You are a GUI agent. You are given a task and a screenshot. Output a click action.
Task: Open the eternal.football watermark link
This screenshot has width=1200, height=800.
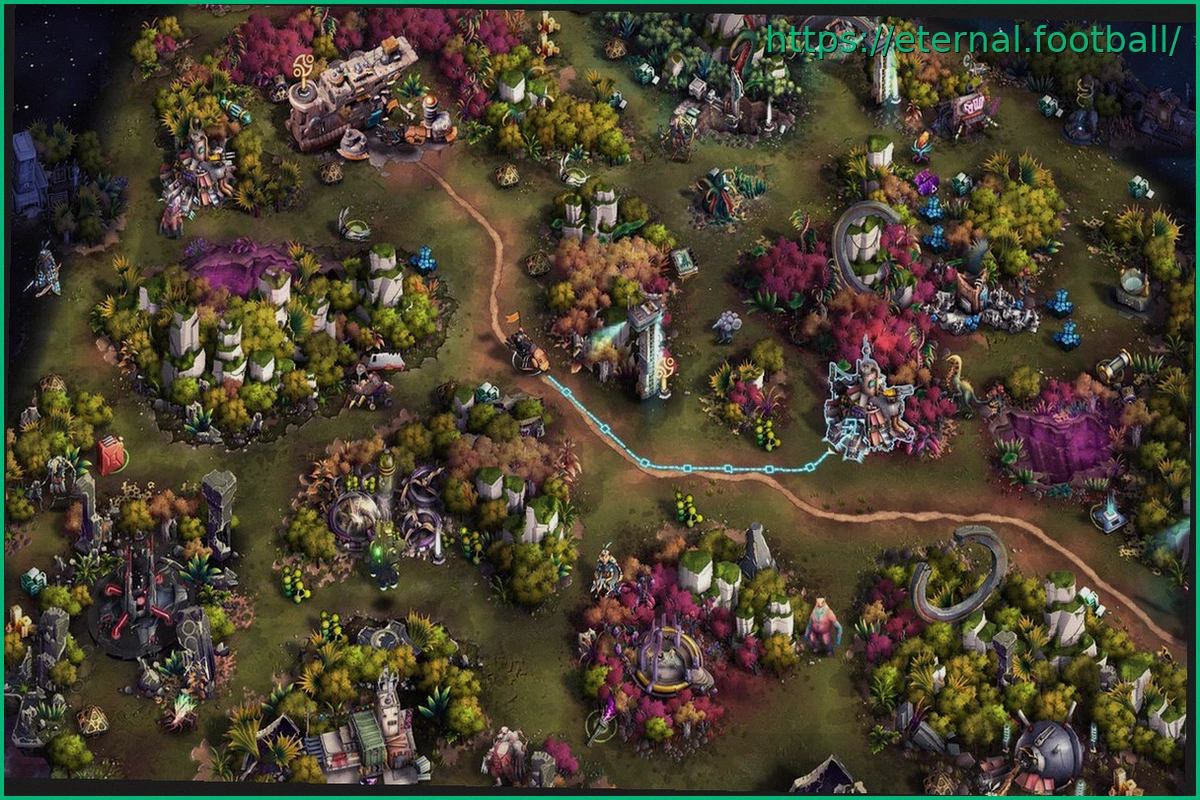(972, 40)
